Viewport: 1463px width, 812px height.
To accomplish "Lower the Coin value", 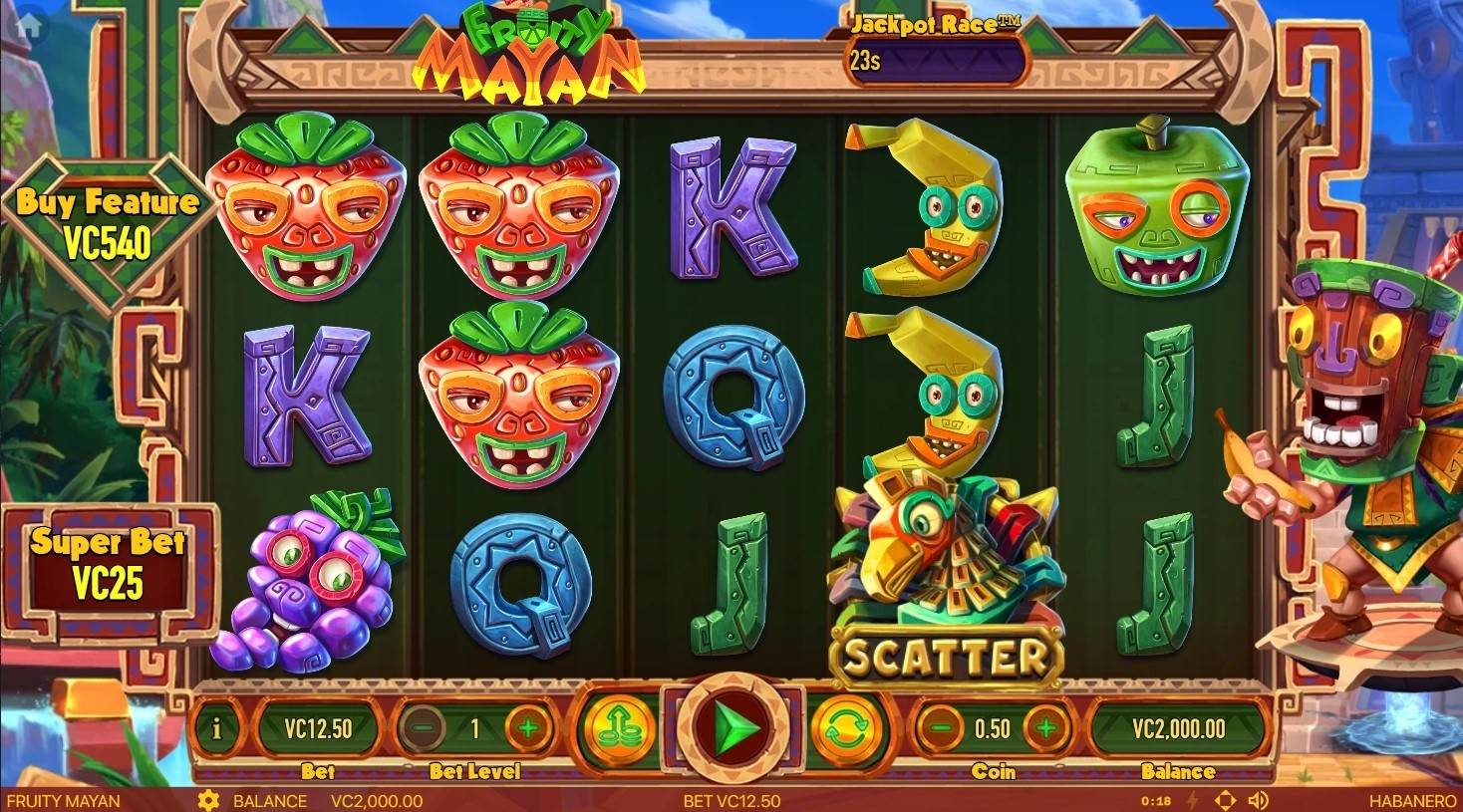I will 940,728.
